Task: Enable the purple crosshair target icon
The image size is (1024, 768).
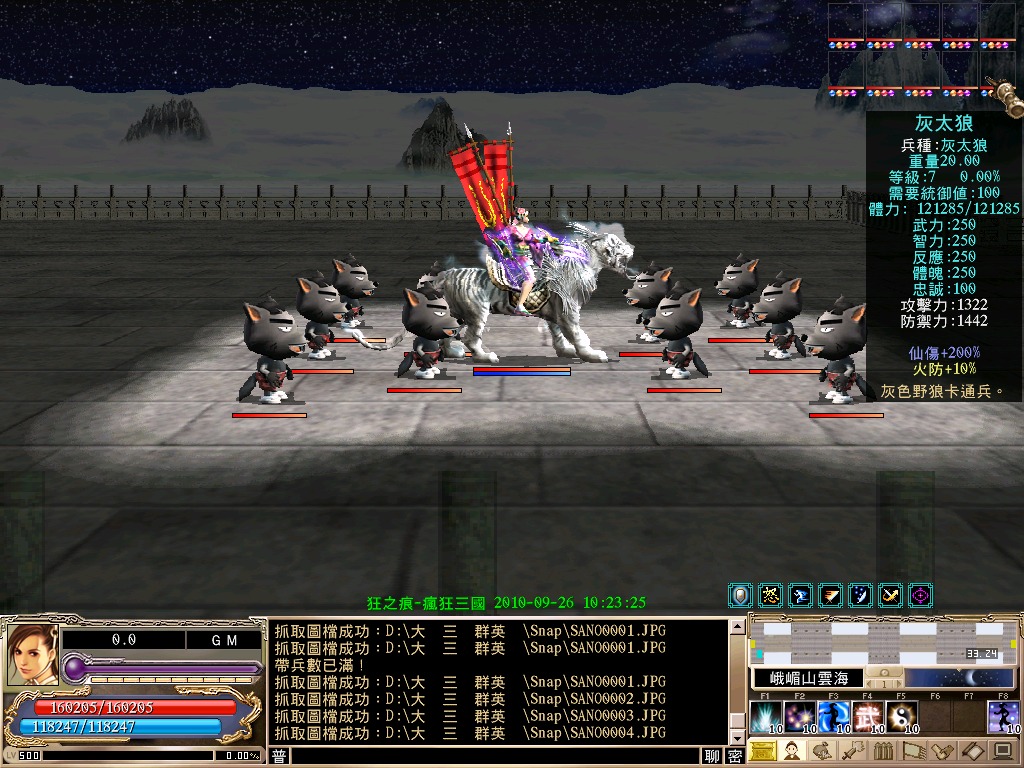Action: (x=920, y=596)
